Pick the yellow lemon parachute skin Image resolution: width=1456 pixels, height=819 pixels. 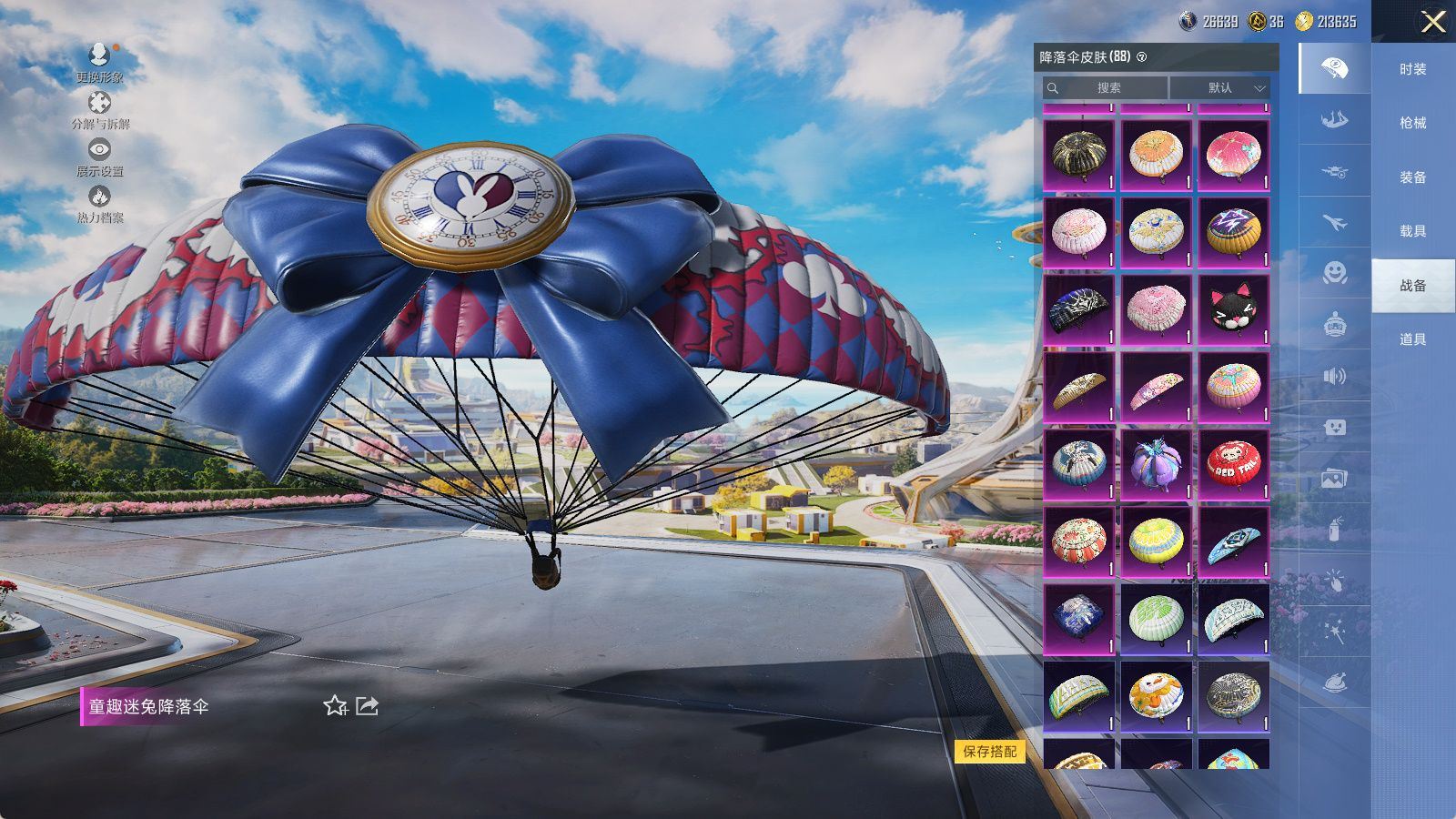(1156, 542)
